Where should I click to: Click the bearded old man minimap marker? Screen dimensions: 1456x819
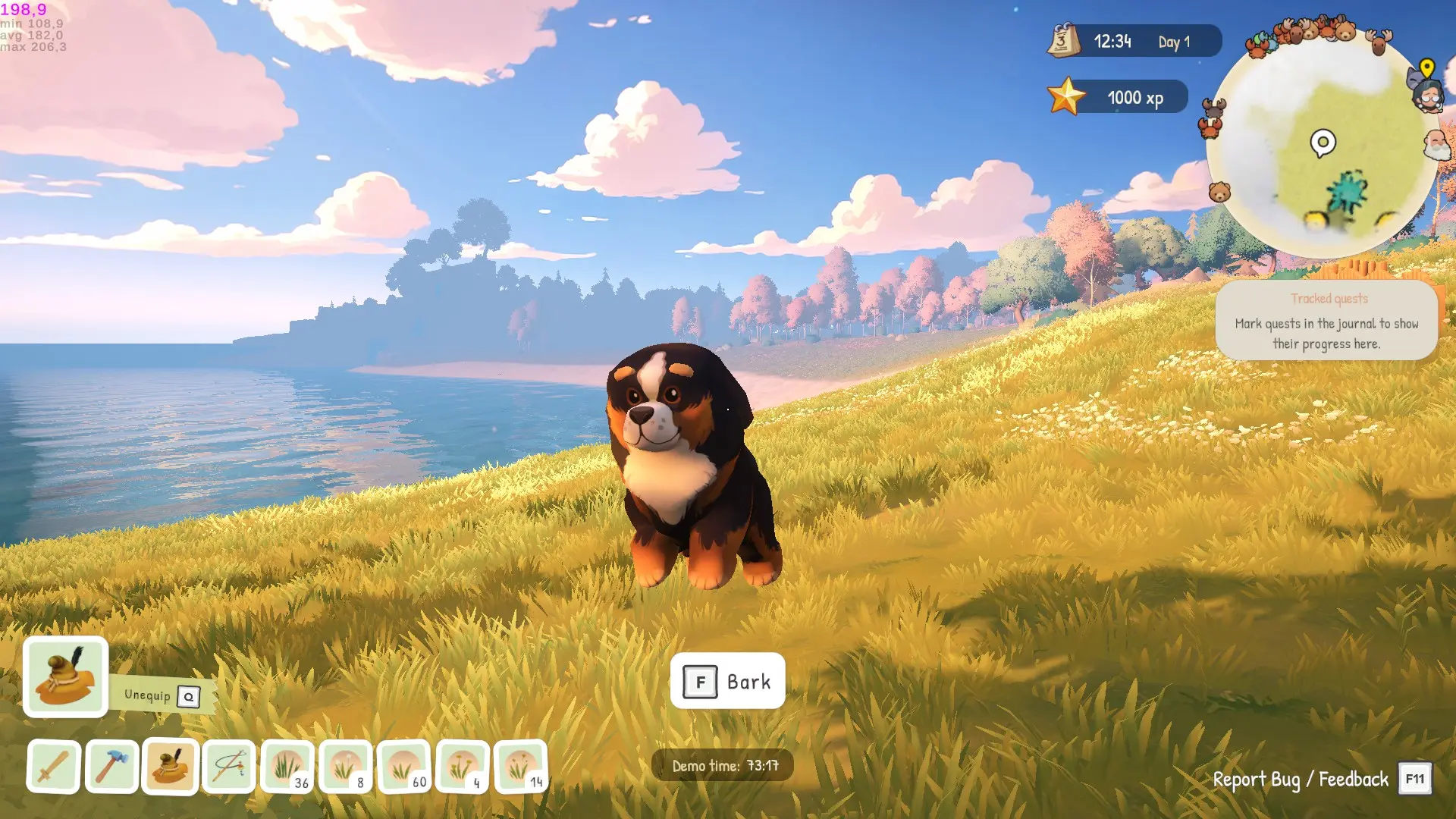coord(1436,145)
